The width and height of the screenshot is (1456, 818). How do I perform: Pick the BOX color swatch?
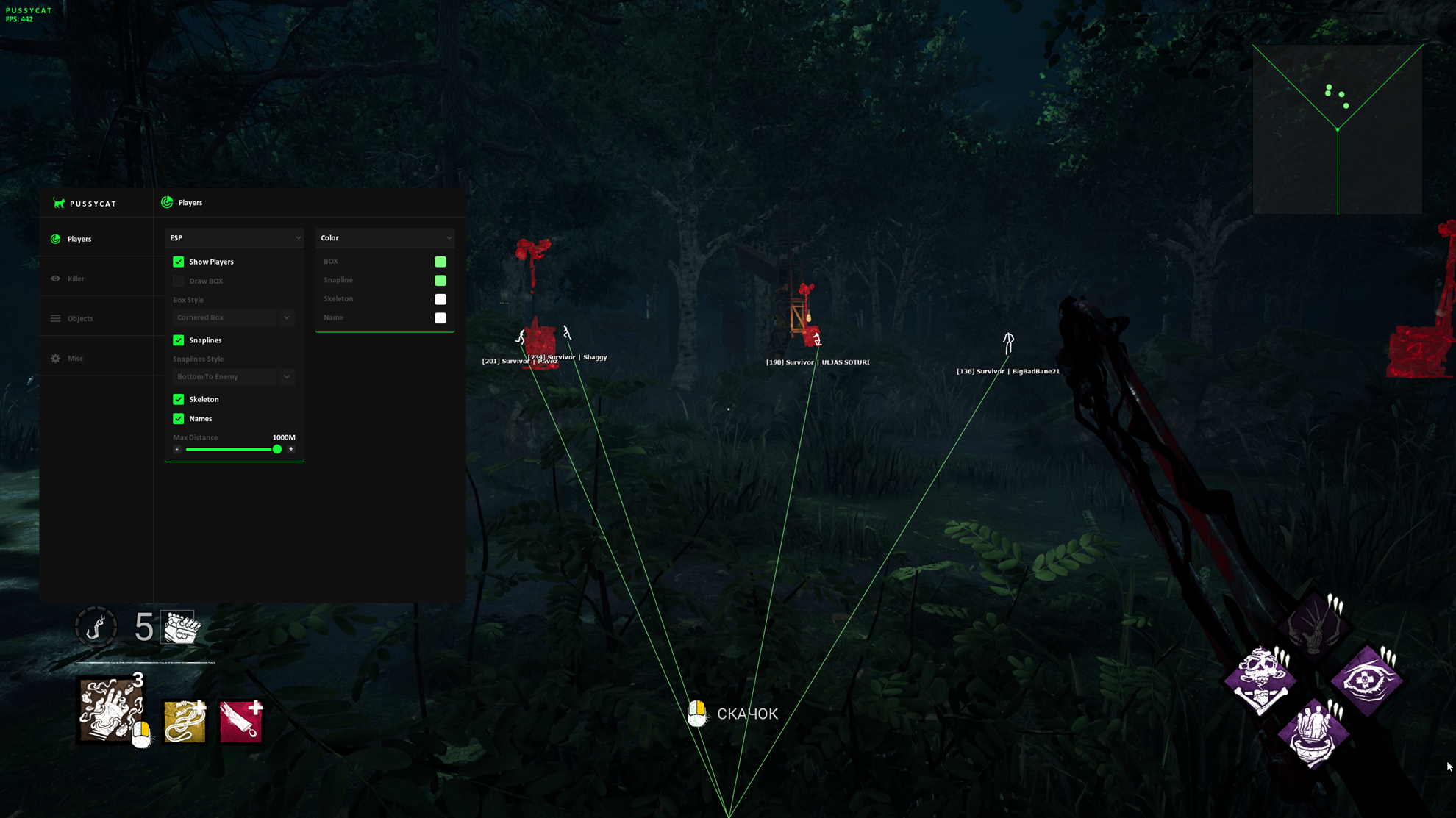click(440, 262)
